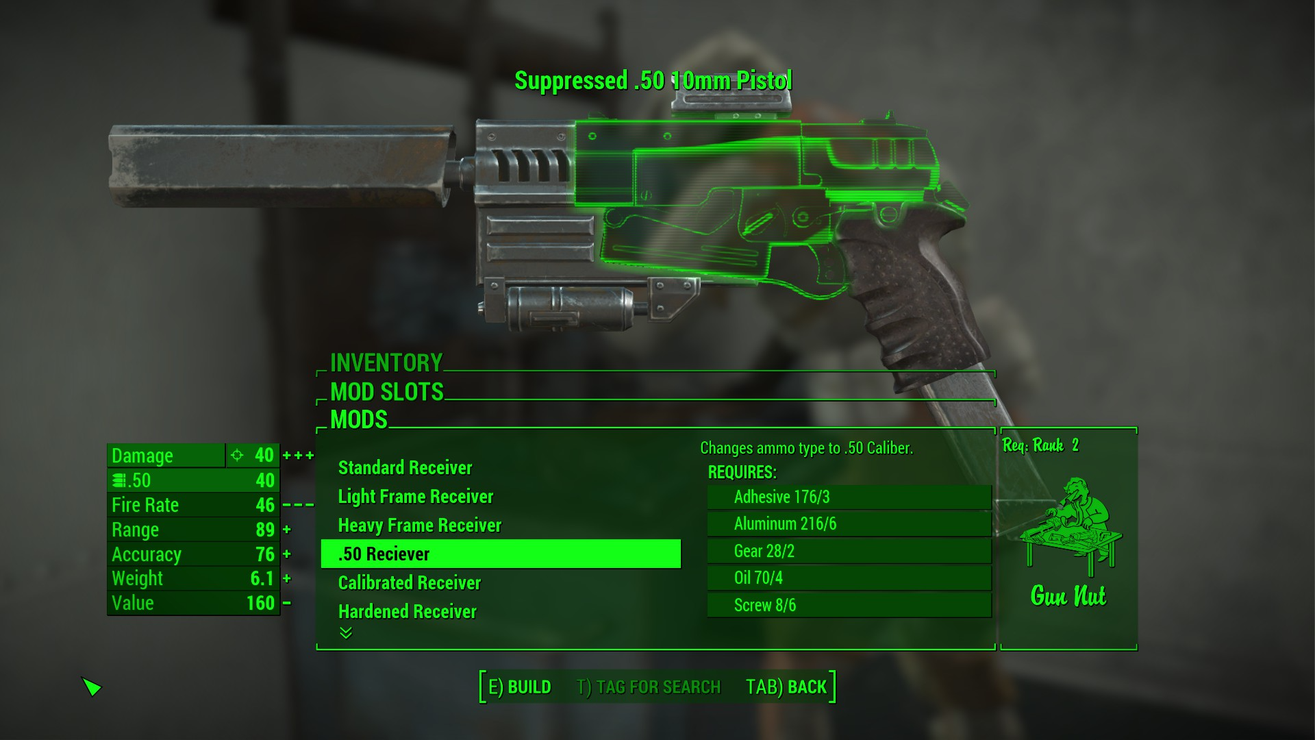Click the Oil component row

(x=849, y=578)
